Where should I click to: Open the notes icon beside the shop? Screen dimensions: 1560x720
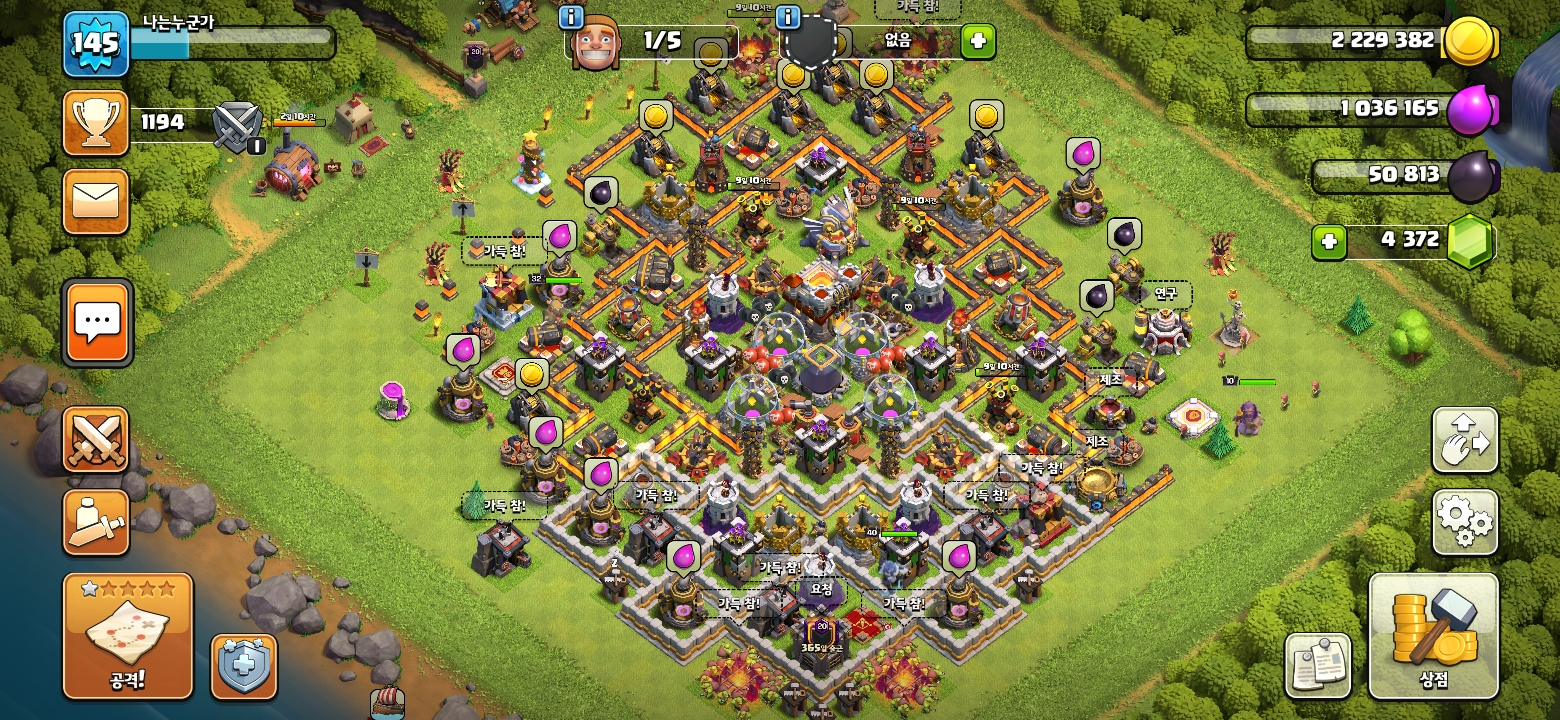point(1317,665)
